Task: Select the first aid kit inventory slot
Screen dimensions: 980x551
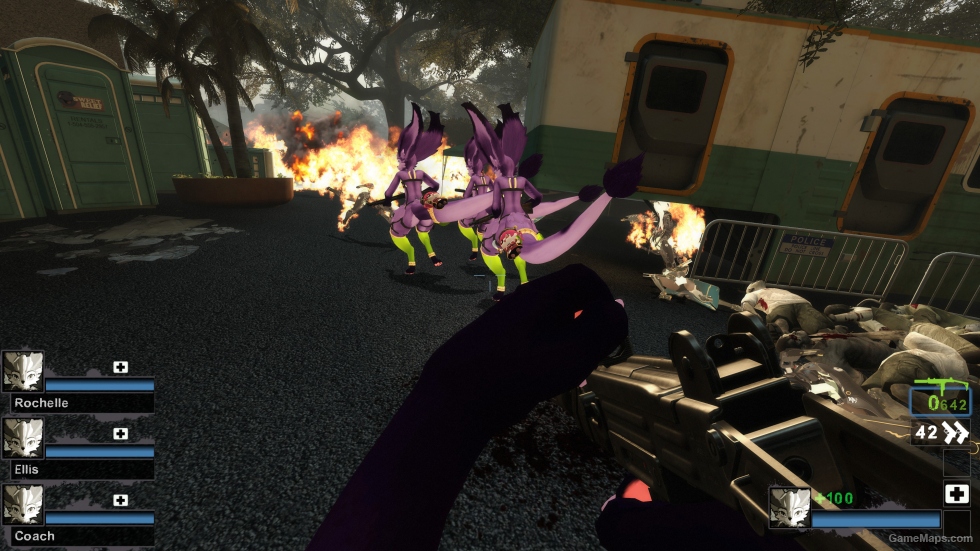Action: (x=956, y=494)
